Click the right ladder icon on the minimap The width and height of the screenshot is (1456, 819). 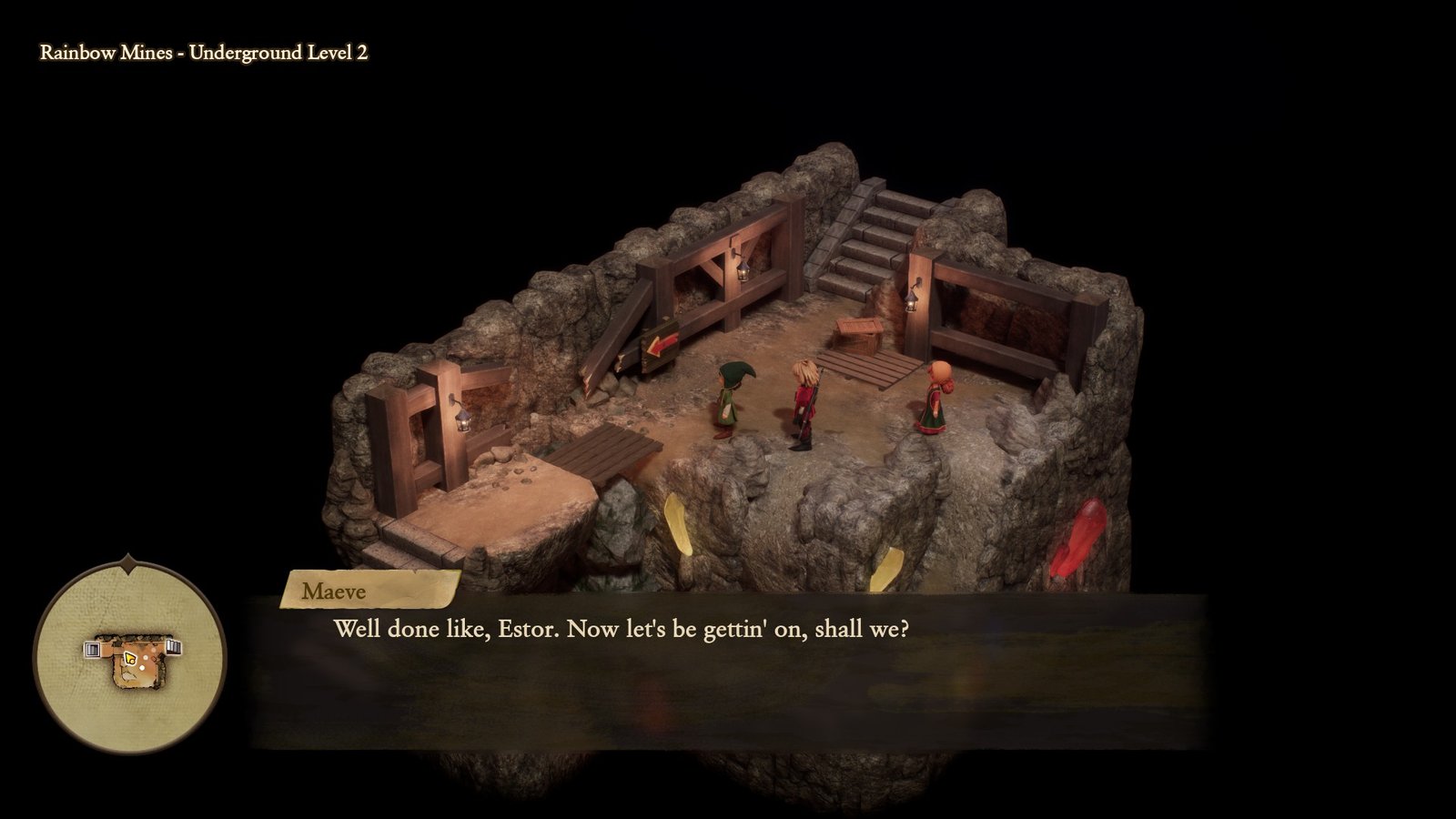(x=174, y=647)
